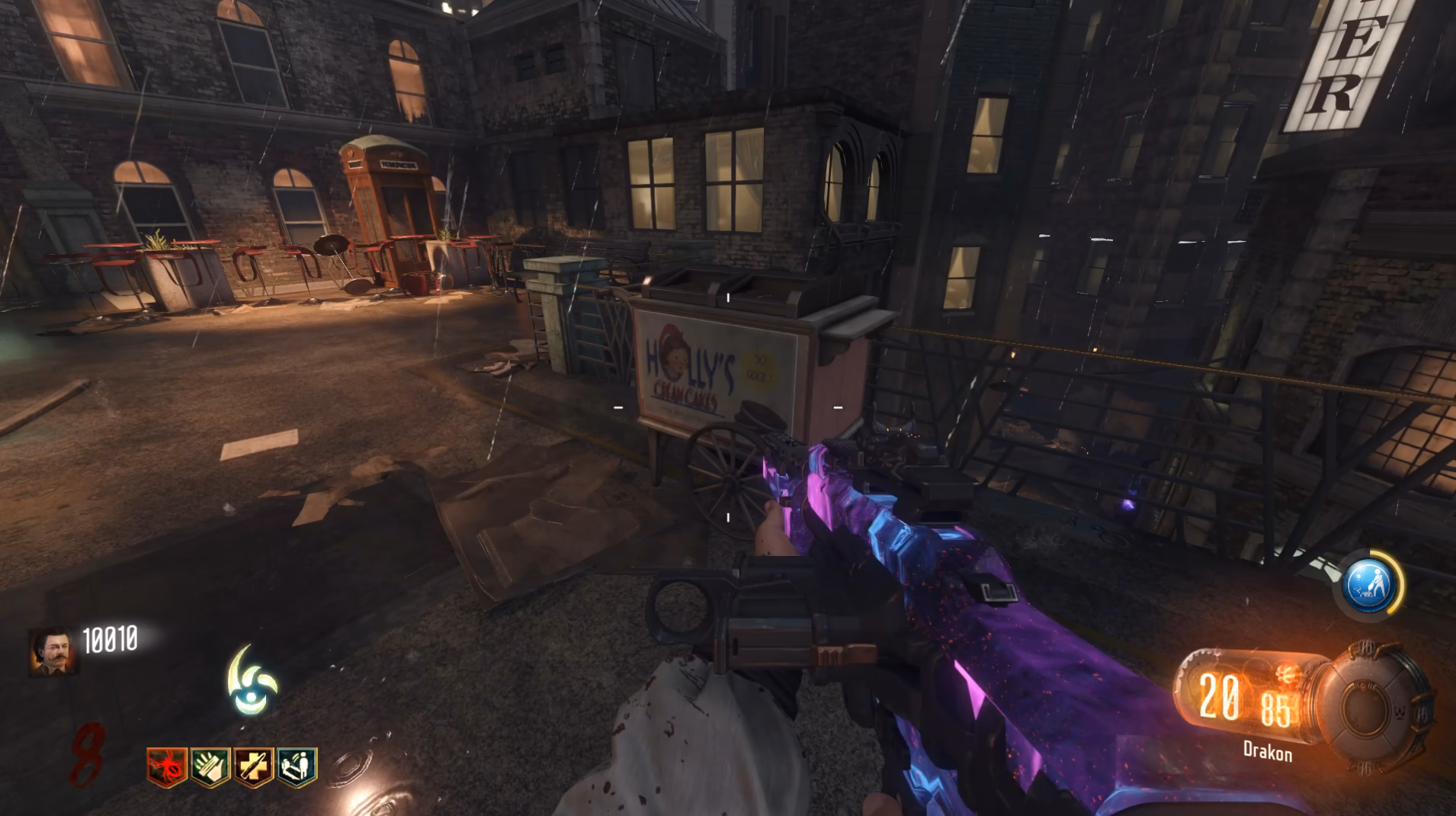Select the blue Quick Revive perk icon
Screen dimensions: 1456x816
coord(297,766)
